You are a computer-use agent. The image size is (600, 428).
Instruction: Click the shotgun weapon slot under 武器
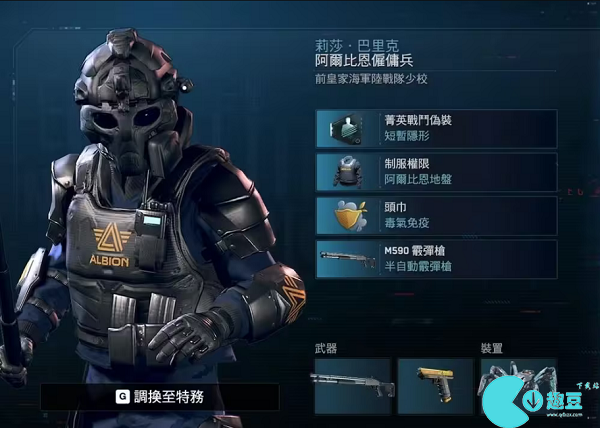pos(352,385)
